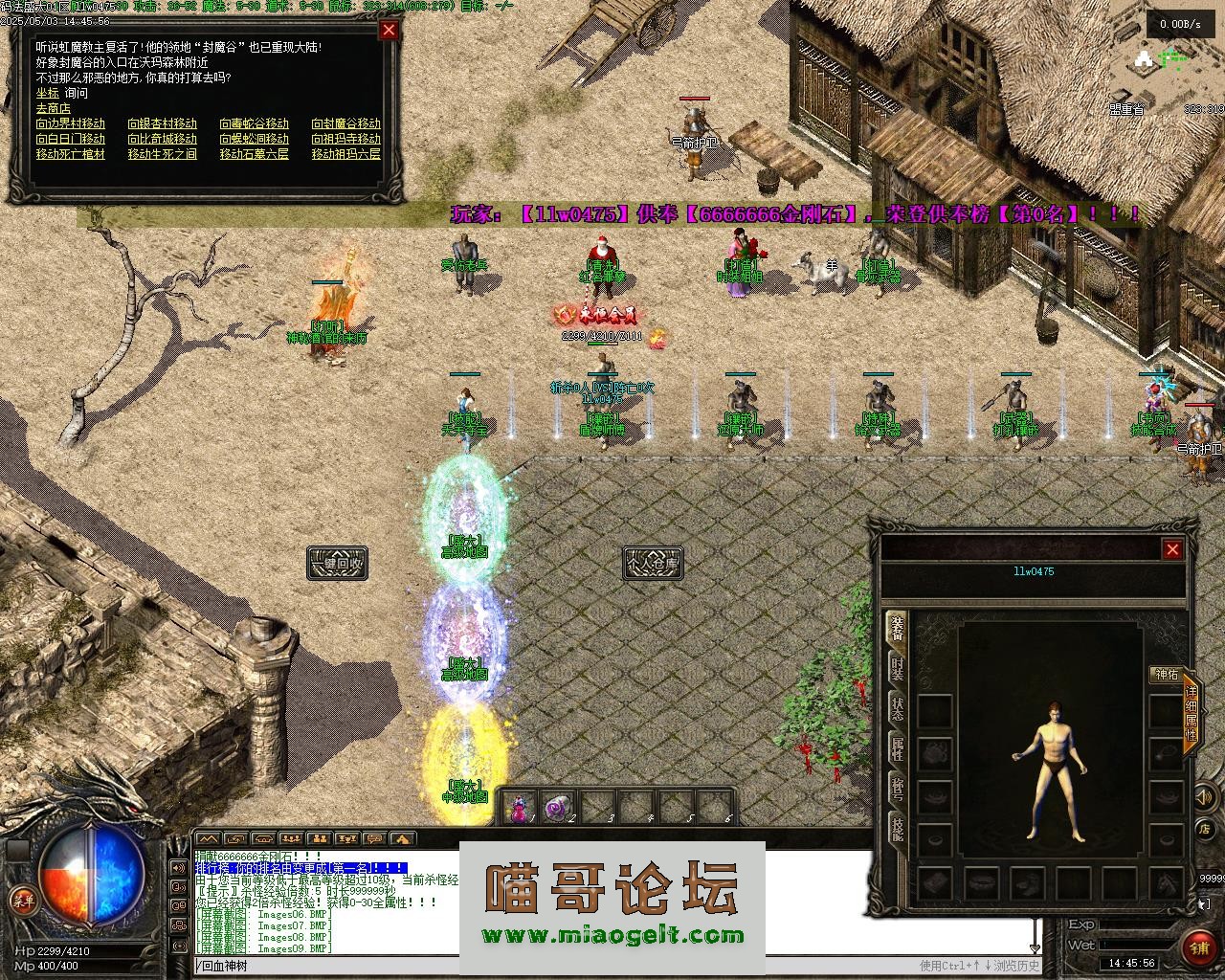This screenshot has height=980, width=1225.
Task: Choose the 向边界村移动 teleport link
Action: click(x=71, y=123)
